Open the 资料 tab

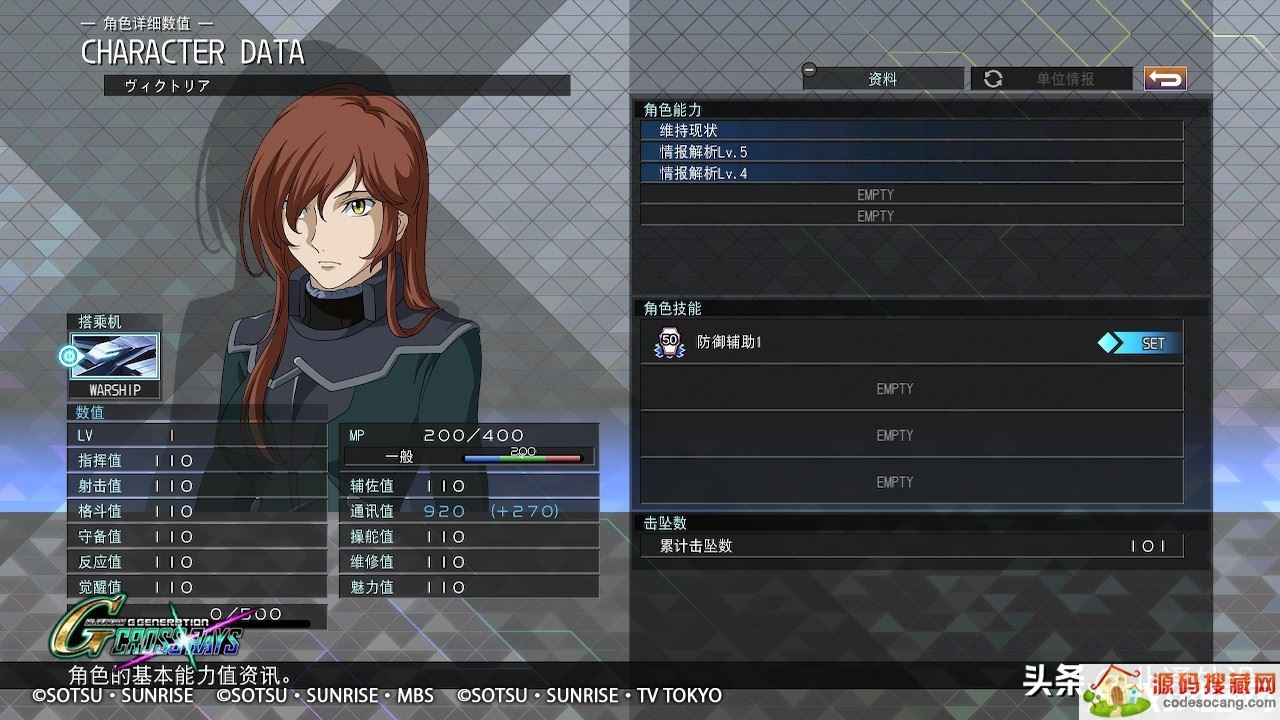(883, 79)
